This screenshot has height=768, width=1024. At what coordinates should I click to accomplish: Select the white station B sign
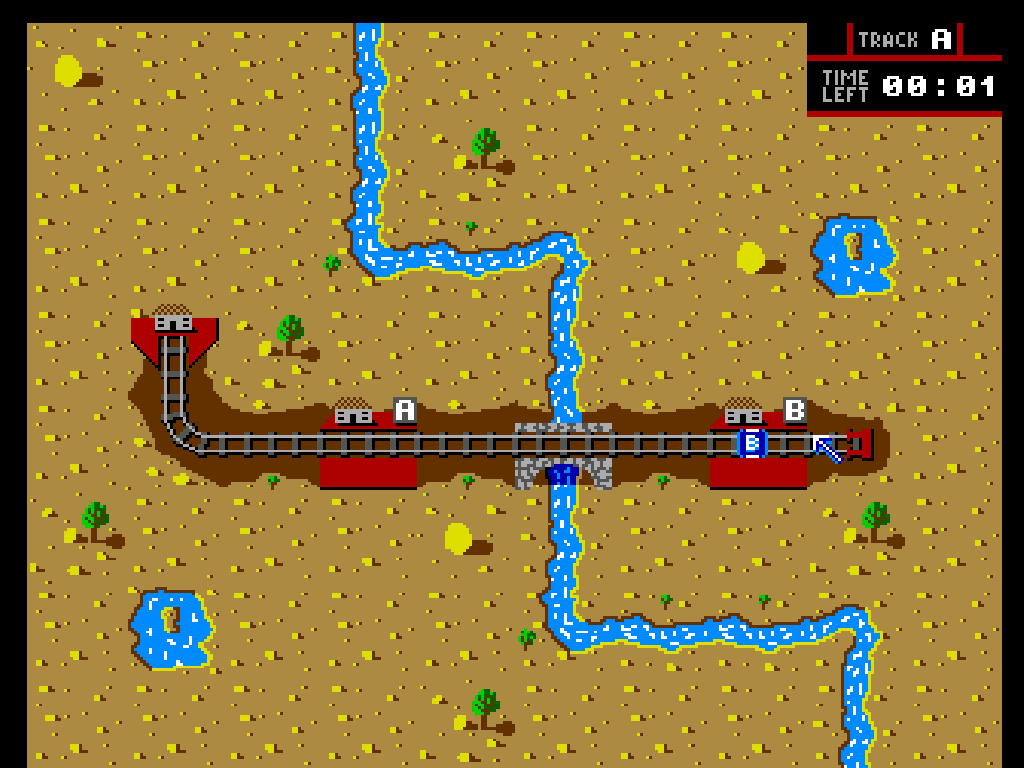tap(795, 410)
